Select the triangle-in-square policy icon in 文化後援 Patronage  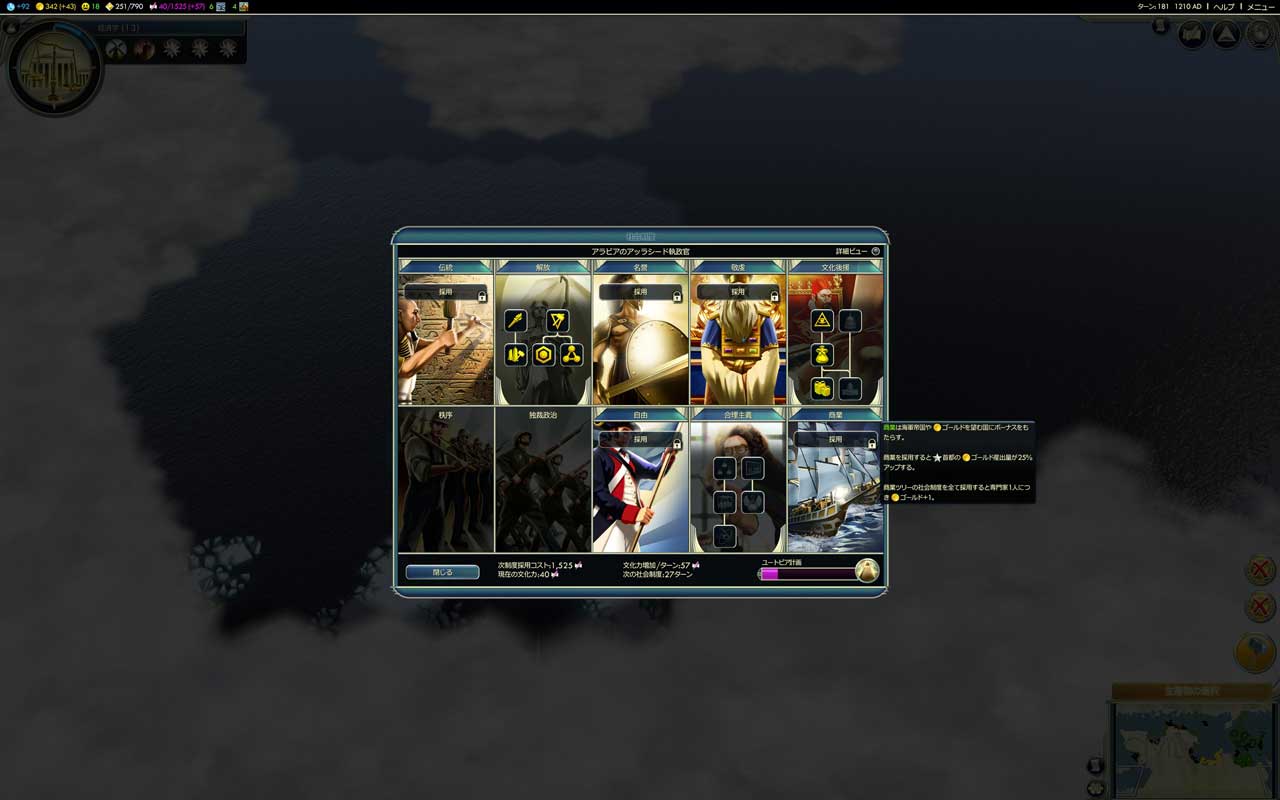click(x=822, y=320)
